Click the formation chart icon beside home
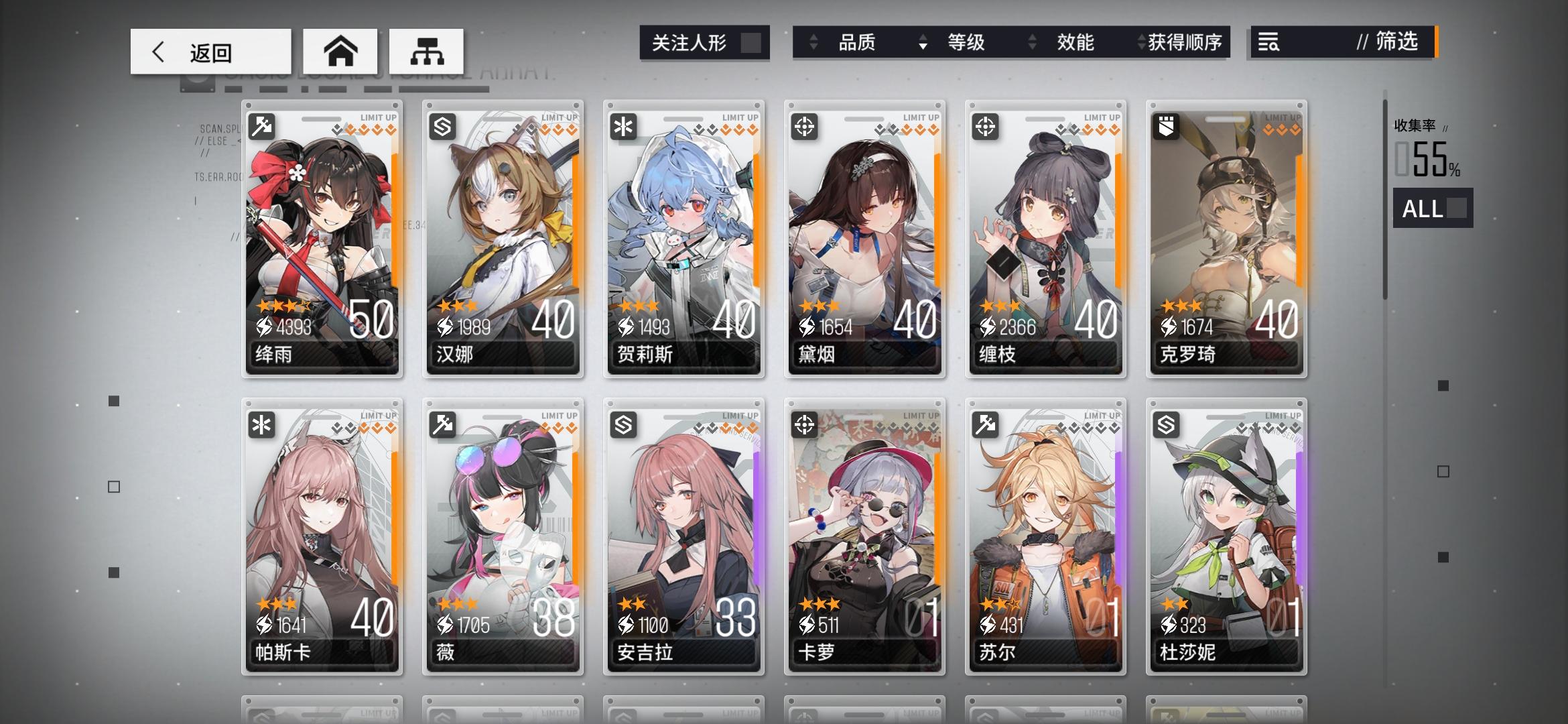Image resolution: width=1568 pixels, height=724 pixels. pos(427,50)
